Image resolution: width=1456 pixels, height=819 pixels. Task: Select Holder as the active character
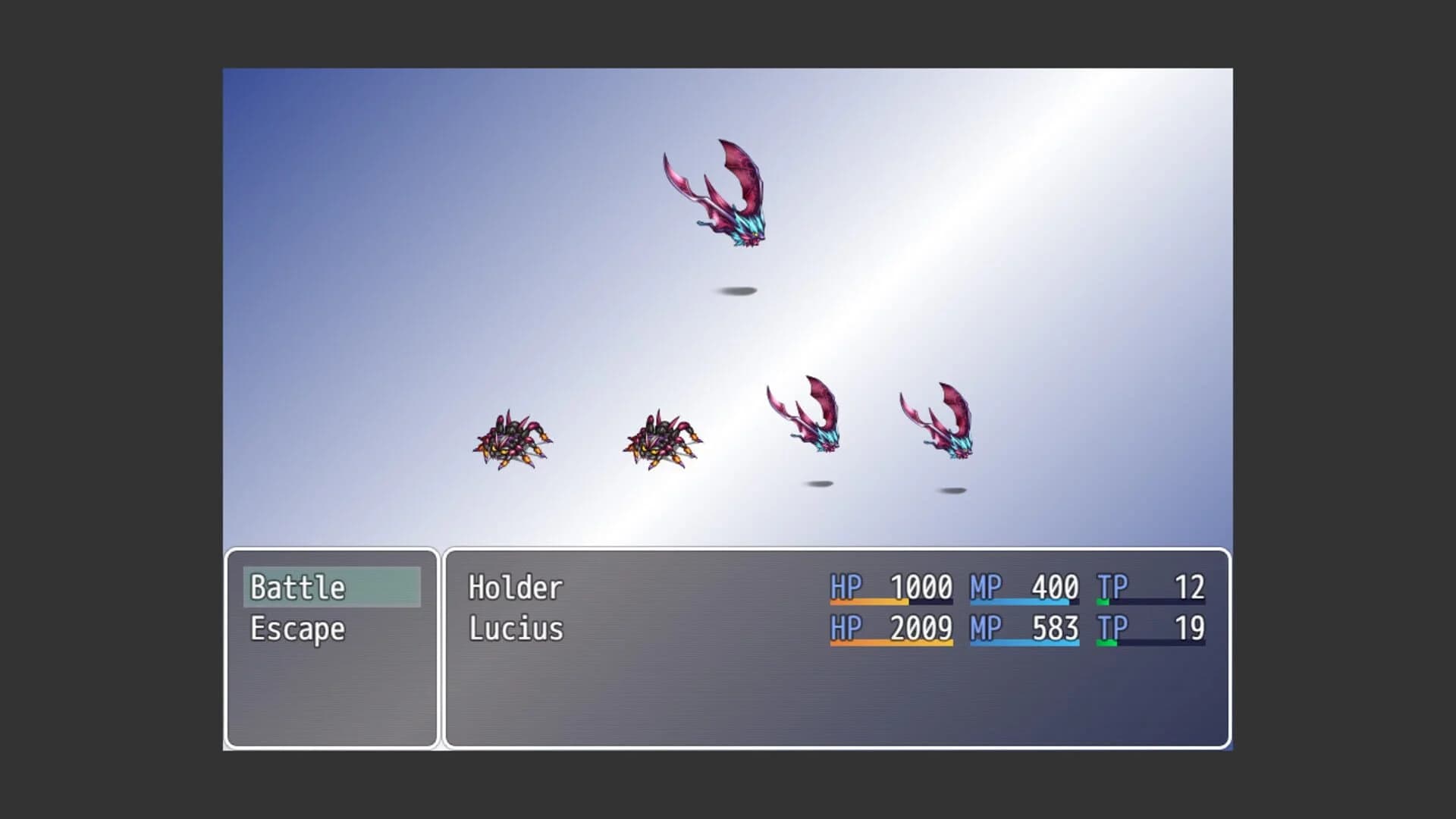(514, 587)
